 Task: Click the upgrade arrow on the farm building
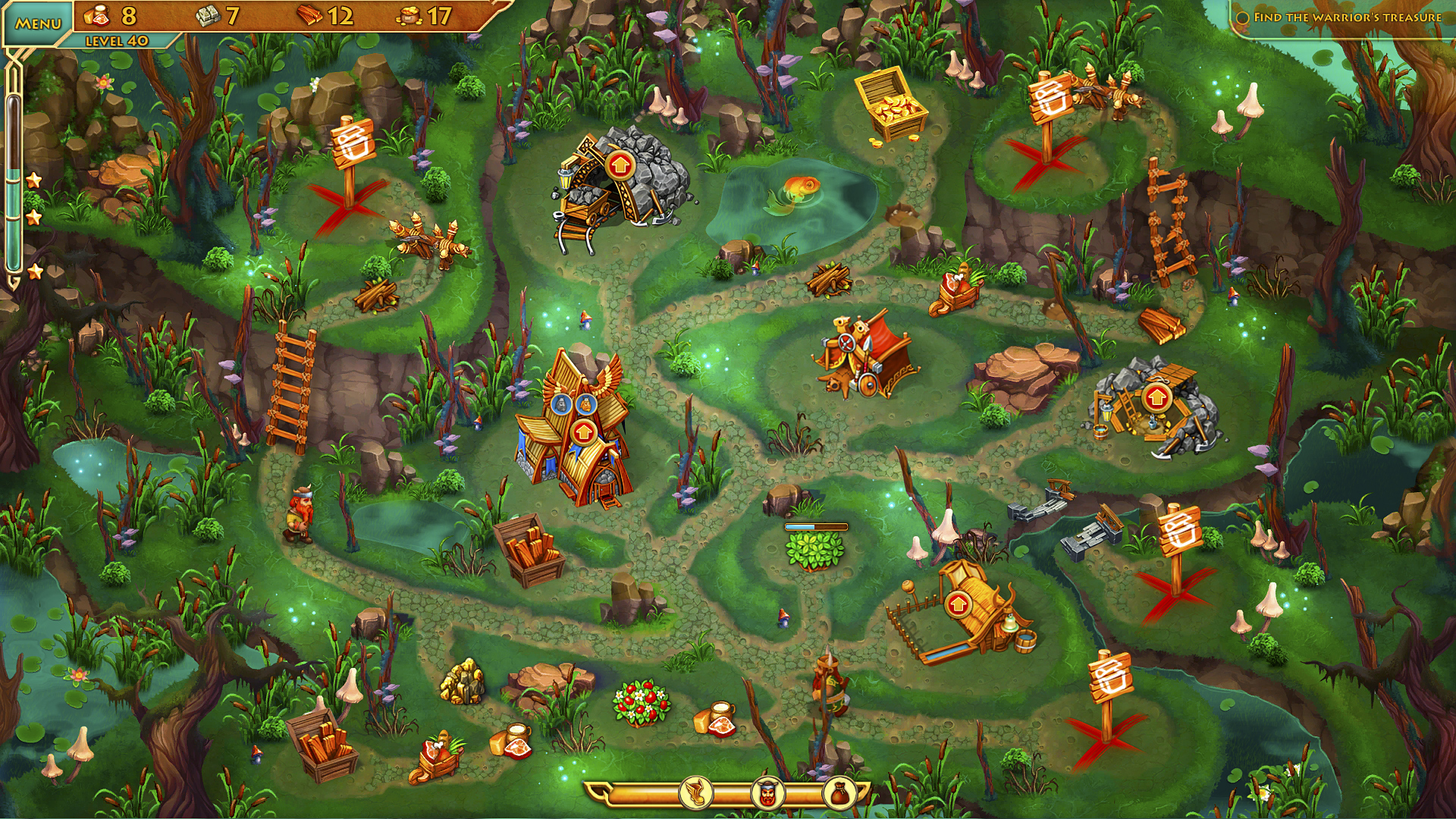click(957, 604)
